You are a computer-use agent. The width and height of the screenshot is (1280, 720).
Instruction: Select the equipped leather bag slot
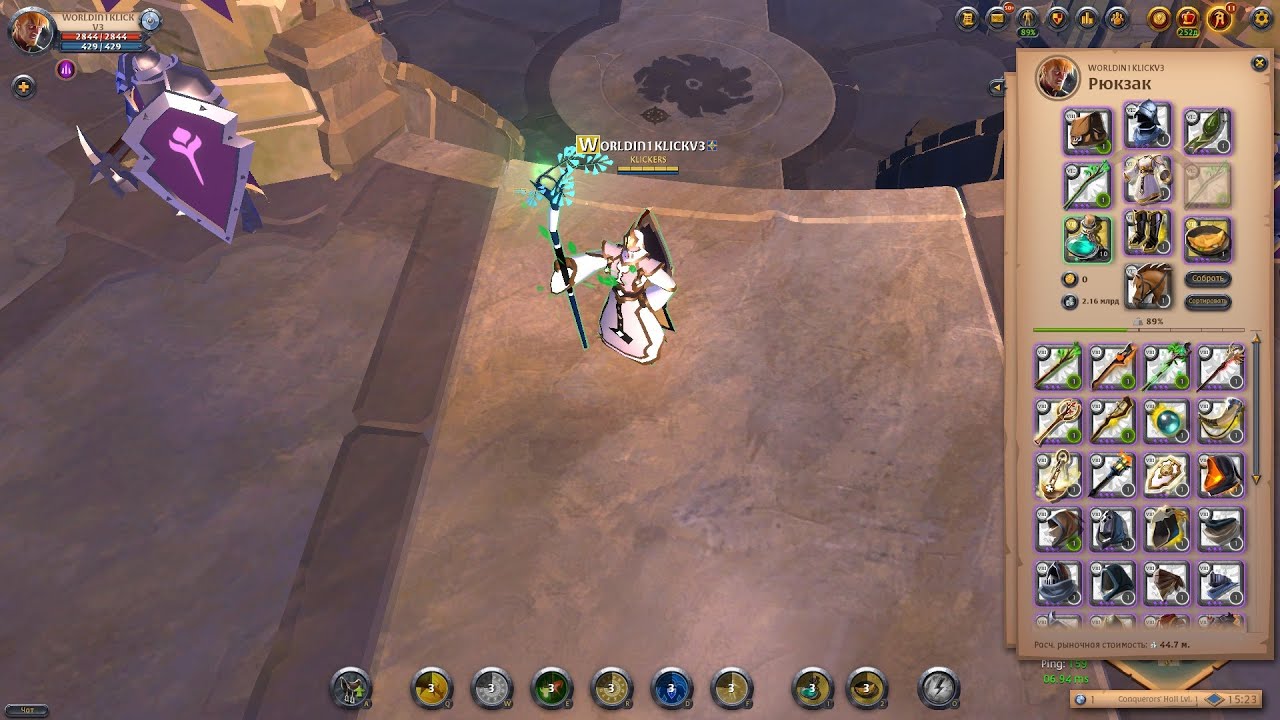[x=1087, y=131]
